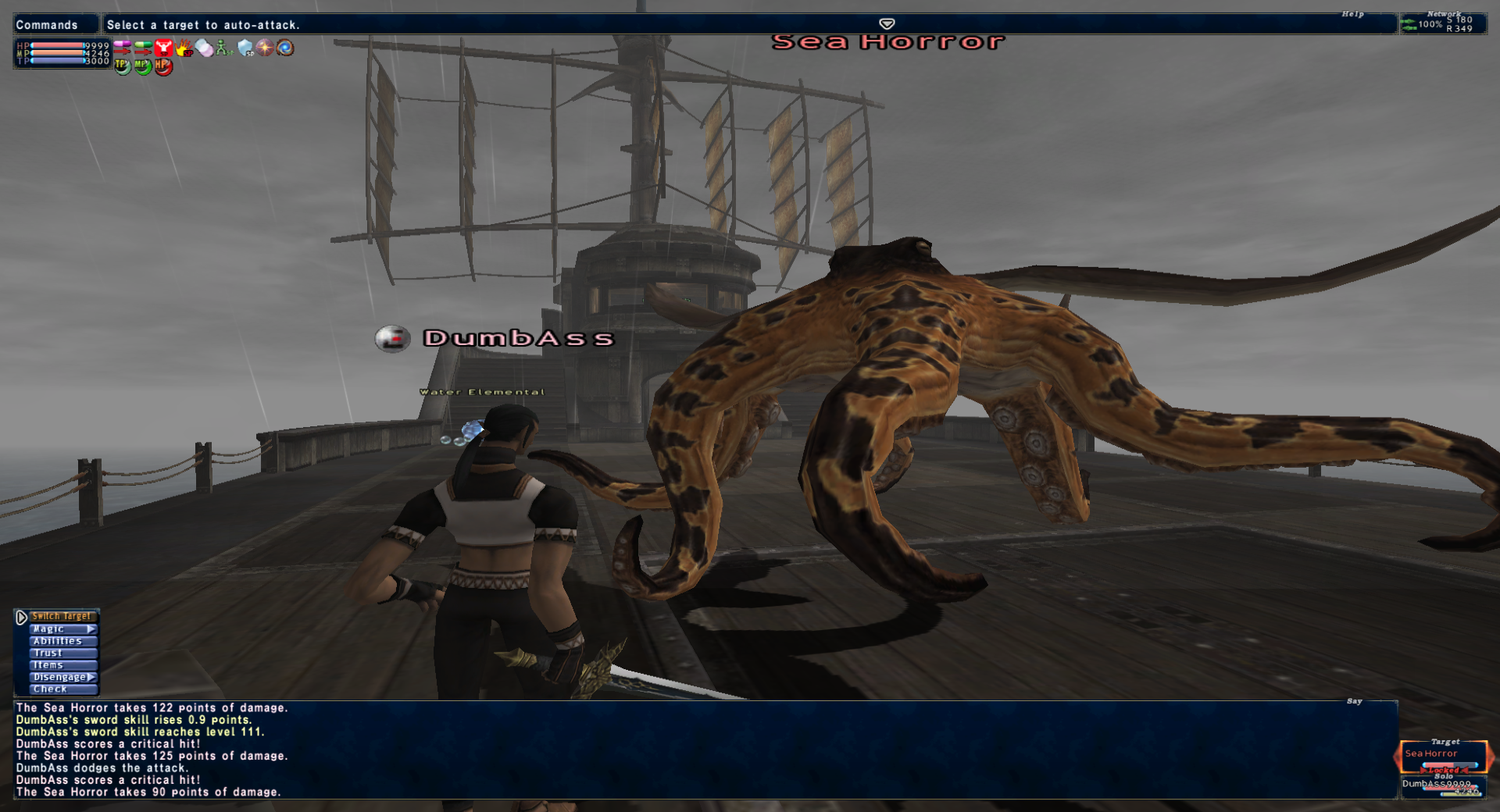Open the Magic submenu
Image resolution: width=1500 pixels, height=812 pixels.
[x=62, y=629]
